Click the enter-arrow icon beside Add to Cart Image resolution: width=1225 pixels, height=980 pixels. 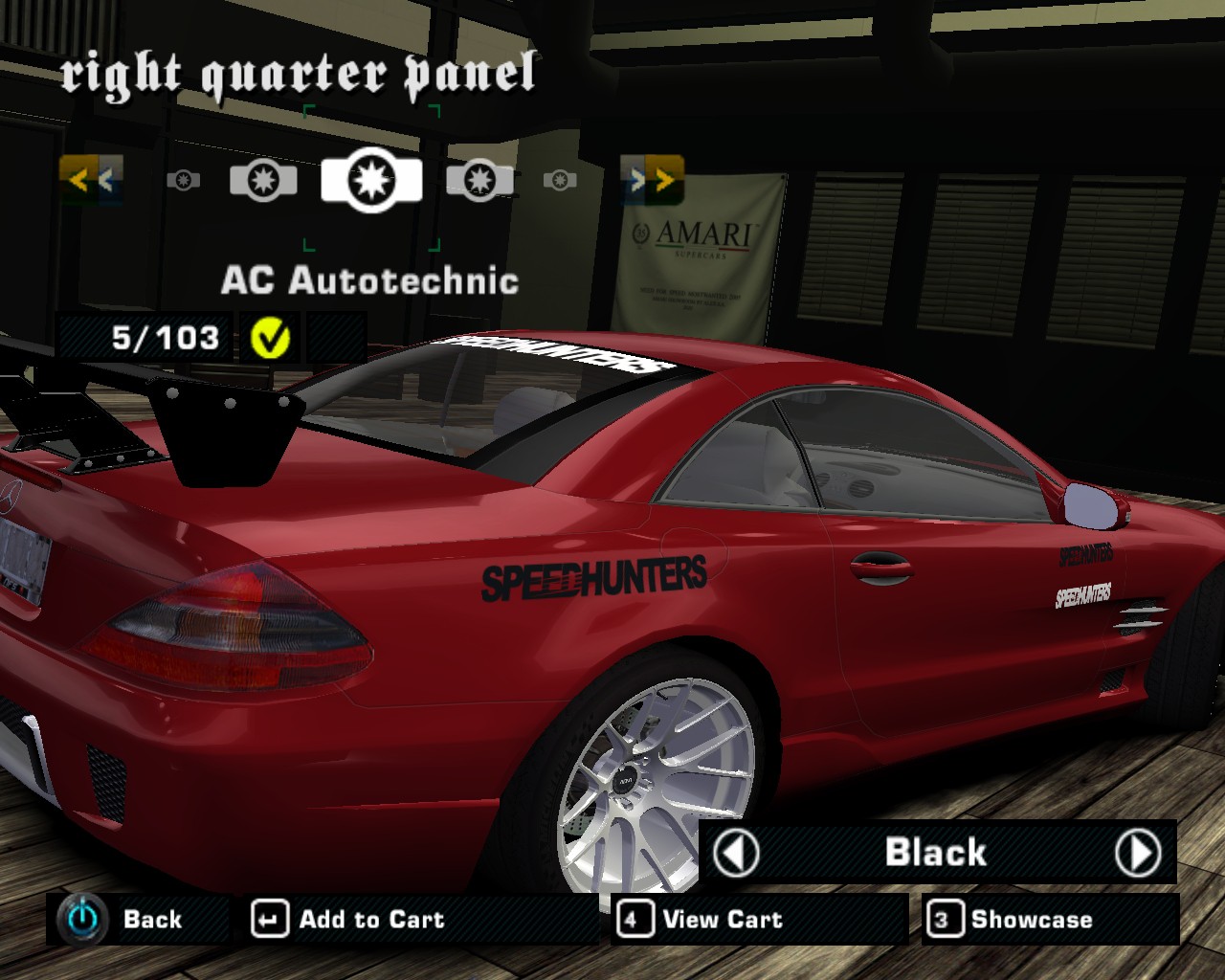pyautogui.click(x=269, y=919)
